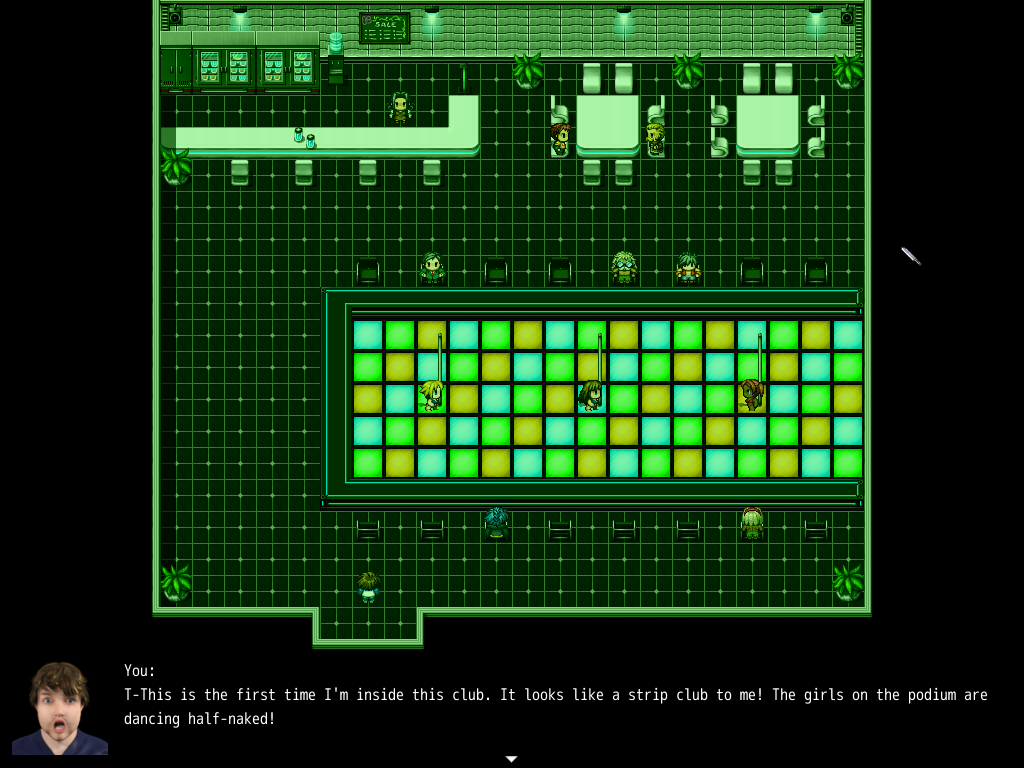Image resolution: width=1024 pixels, height=768 pixels.
Task: Advance dialogue using the white continue arrow
Action: 511,759
